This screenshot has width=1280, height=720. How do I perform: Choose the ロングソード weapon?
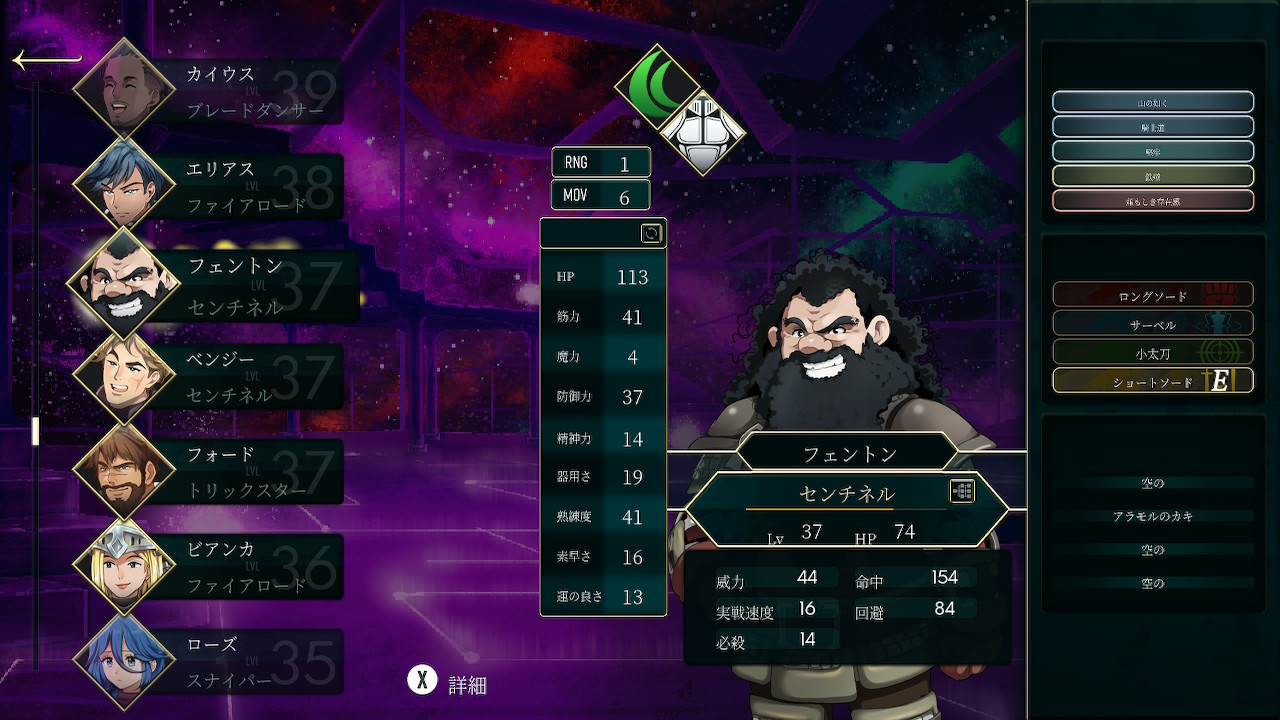pyautogui.click(x=1153, y=296)
